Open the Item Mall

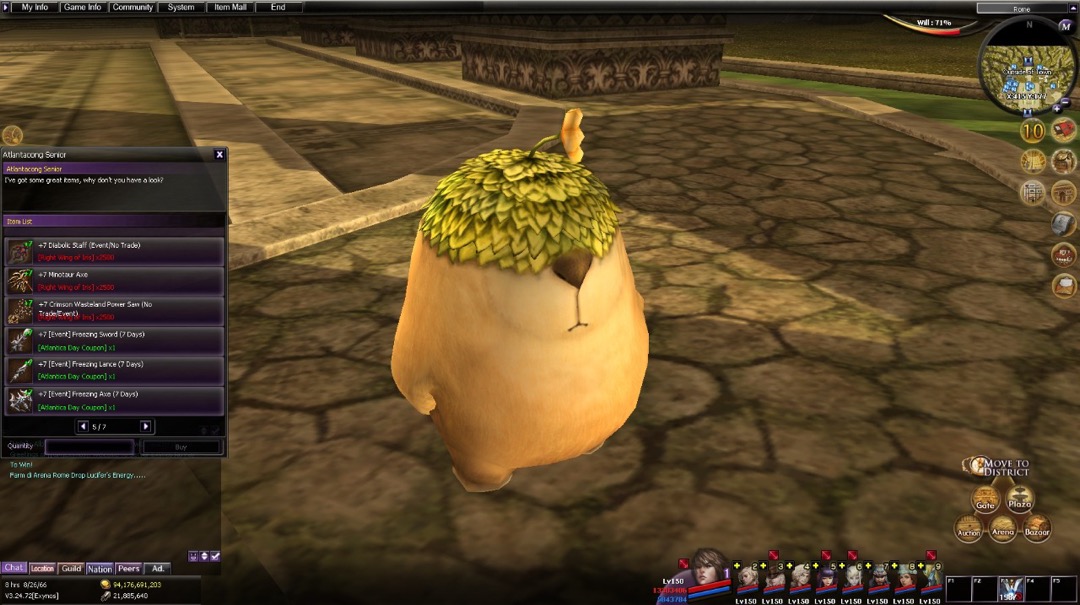point(230,7)
